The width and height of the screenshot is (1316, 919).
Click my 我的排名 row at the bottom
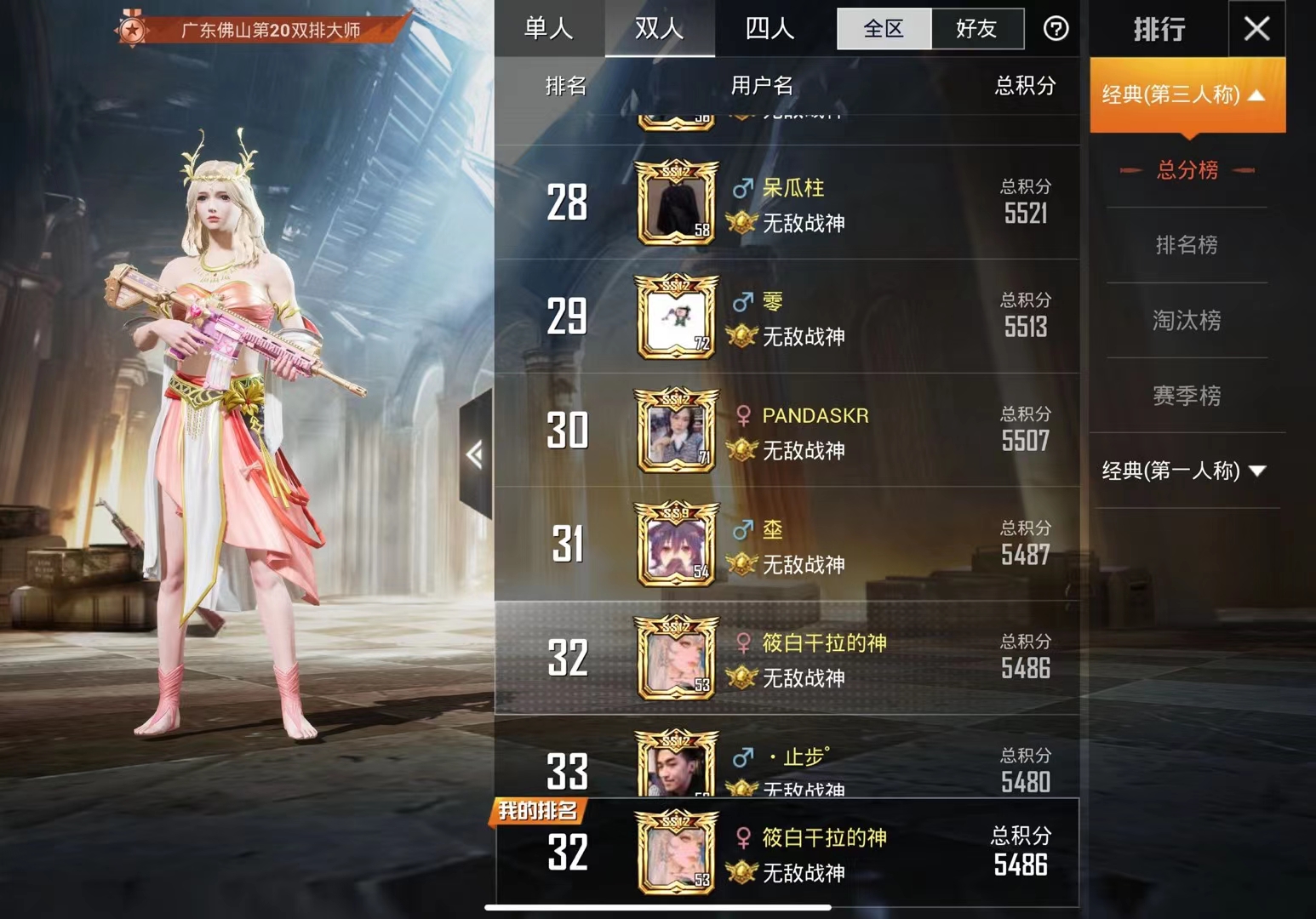pyautogui.click(x=783, y=851)
